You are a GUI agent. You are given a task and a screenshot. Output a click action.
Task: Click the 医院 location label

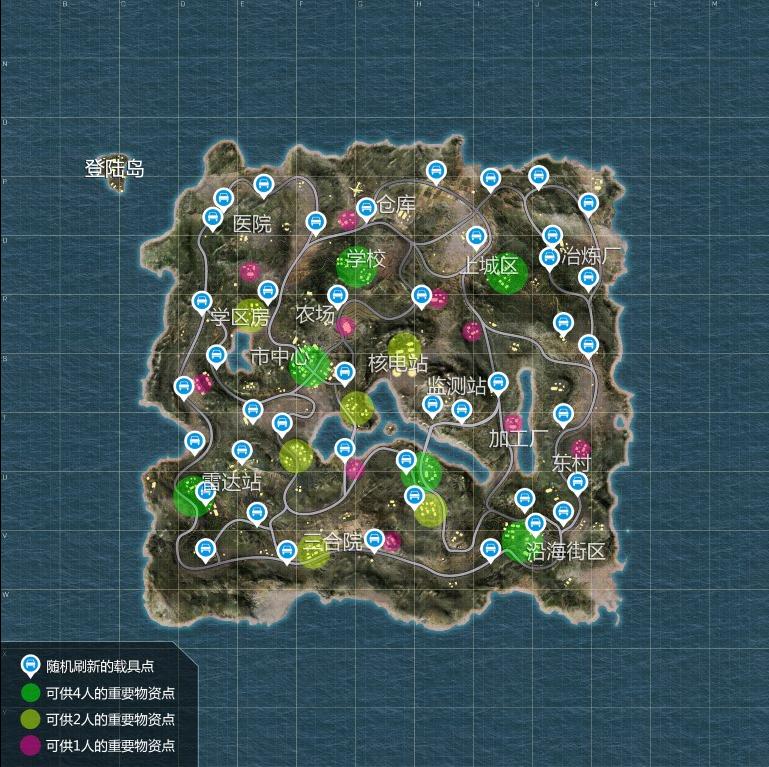[x=252, y=224]
